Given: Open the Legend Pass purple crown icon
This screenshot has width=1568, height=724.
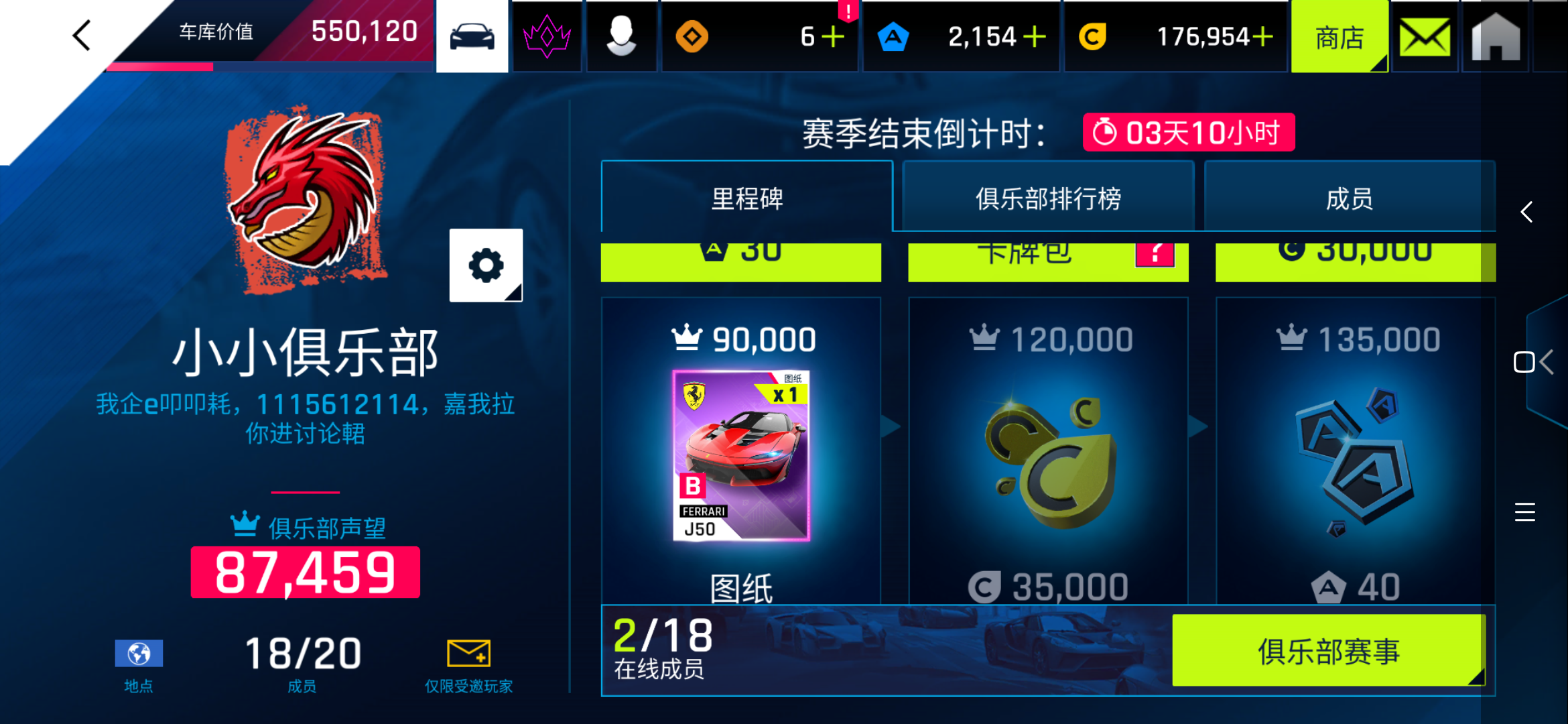Looking at the screenshot, I should 546,36.
